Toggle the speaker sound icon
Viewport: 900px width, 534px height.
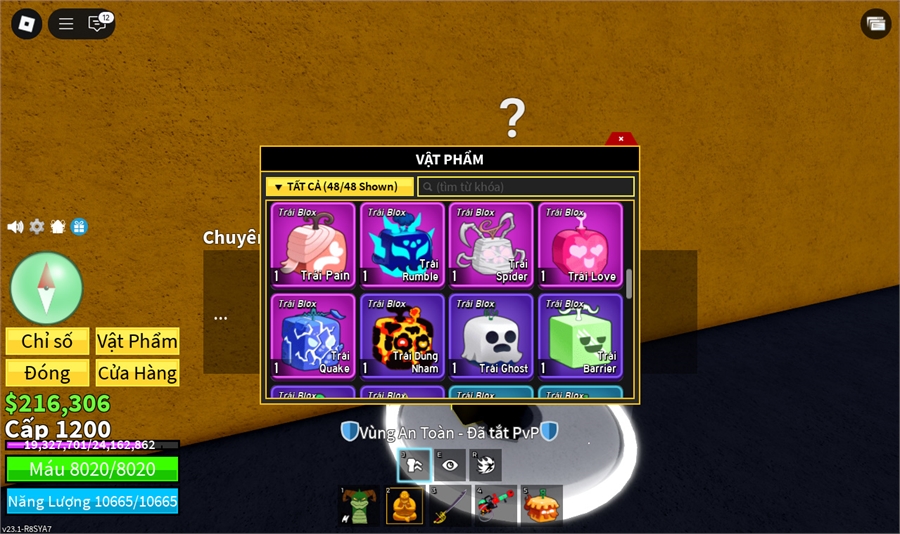pyautogui.click(x=15, y=227)
